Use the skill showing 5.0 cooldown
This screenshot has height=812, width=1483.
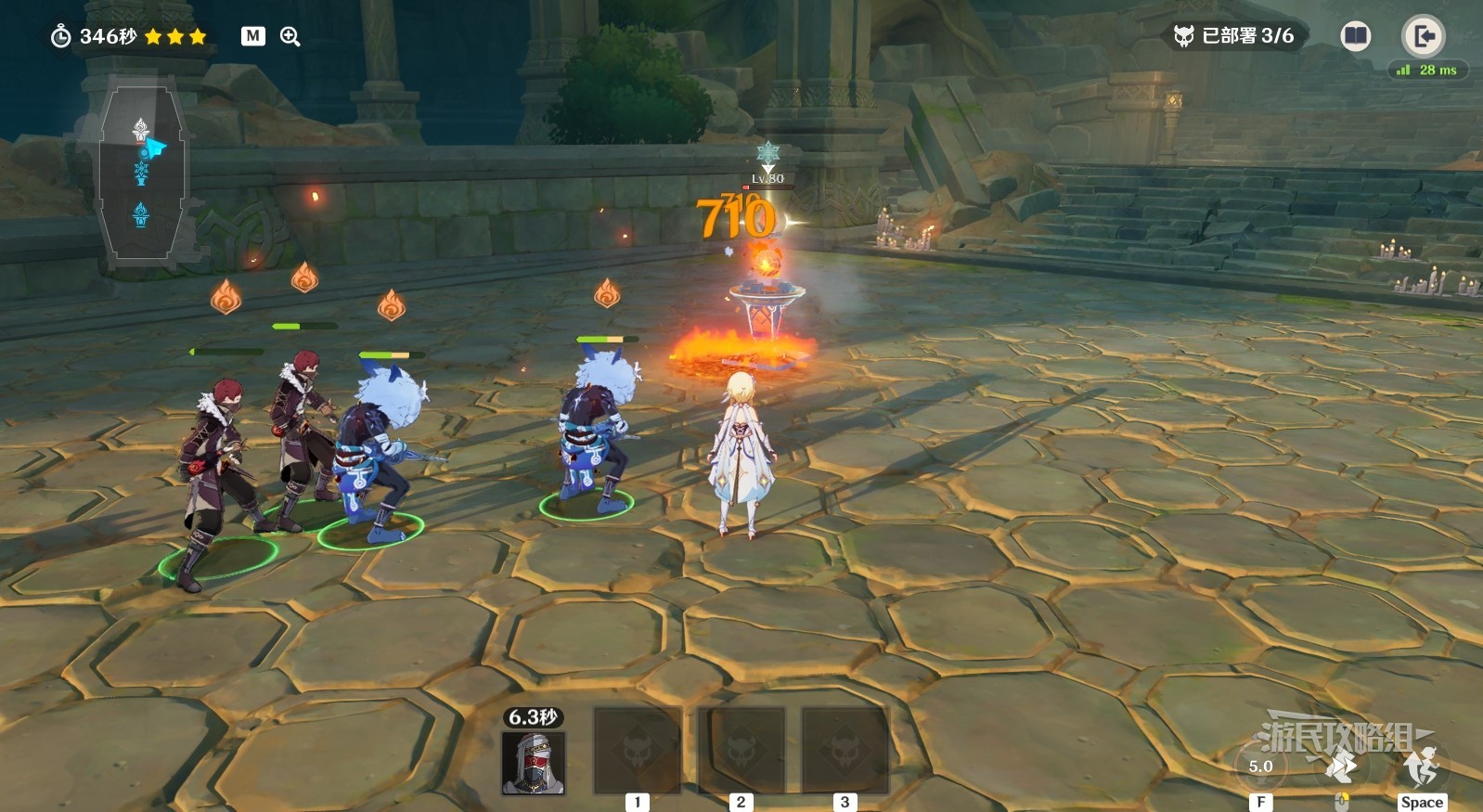point(1260,767)
